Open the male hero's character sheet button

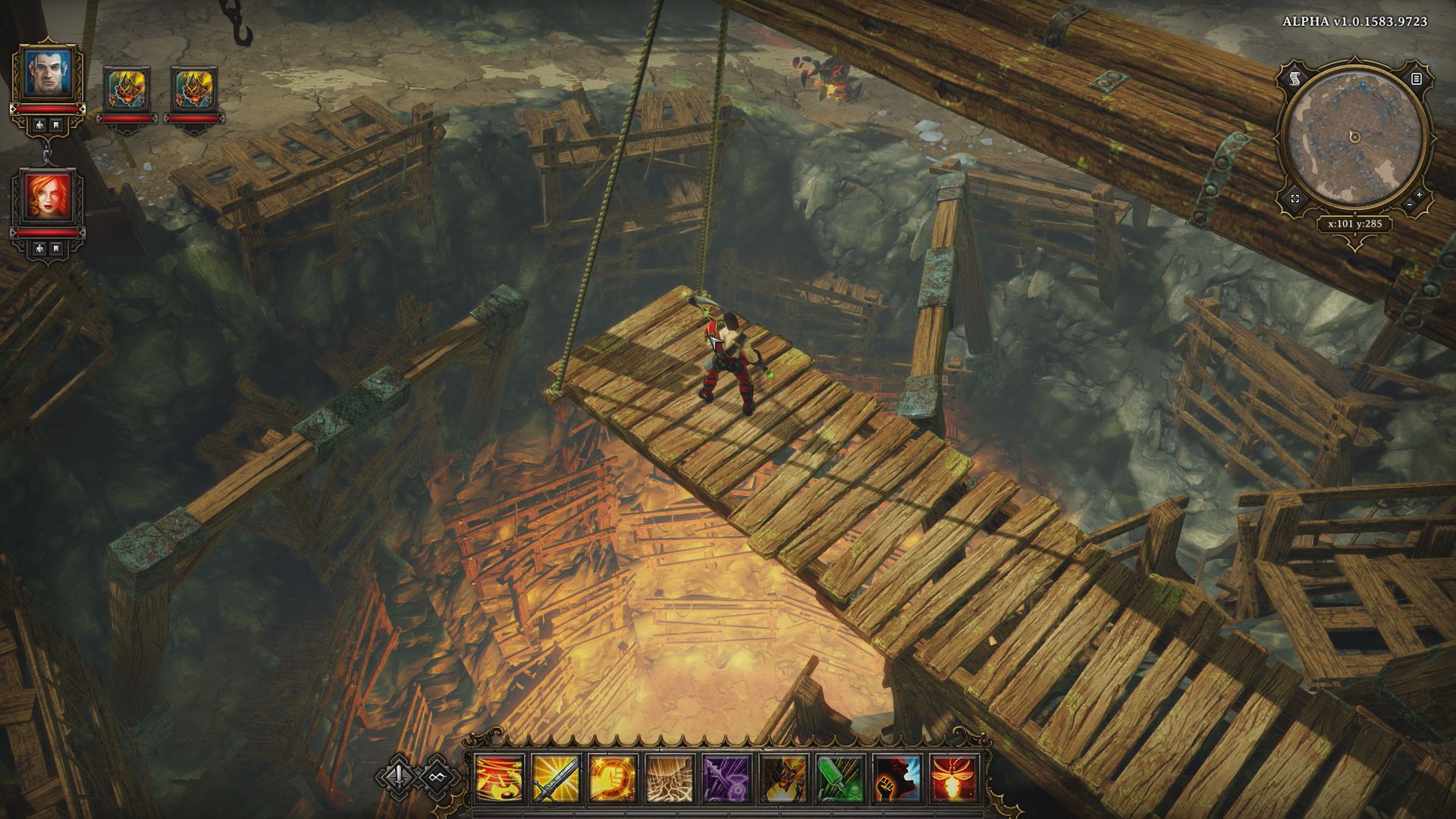click(37, 125)
